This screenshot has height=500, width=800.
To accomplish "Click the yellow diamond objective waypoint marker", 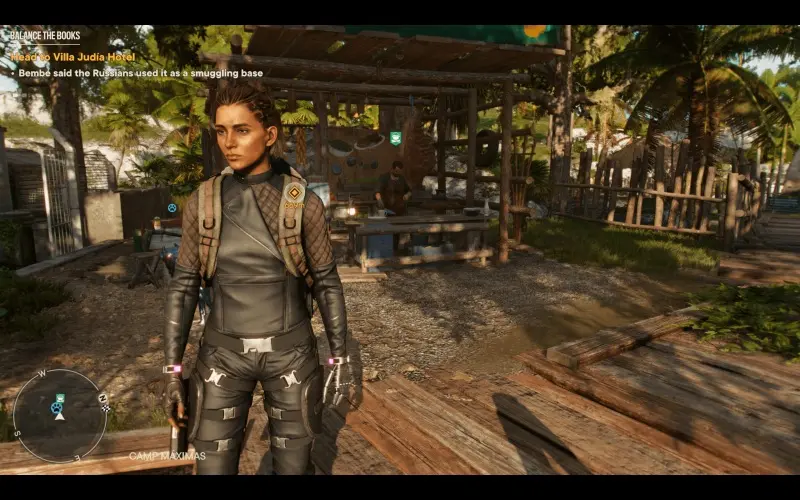I will tap(294, 189).
